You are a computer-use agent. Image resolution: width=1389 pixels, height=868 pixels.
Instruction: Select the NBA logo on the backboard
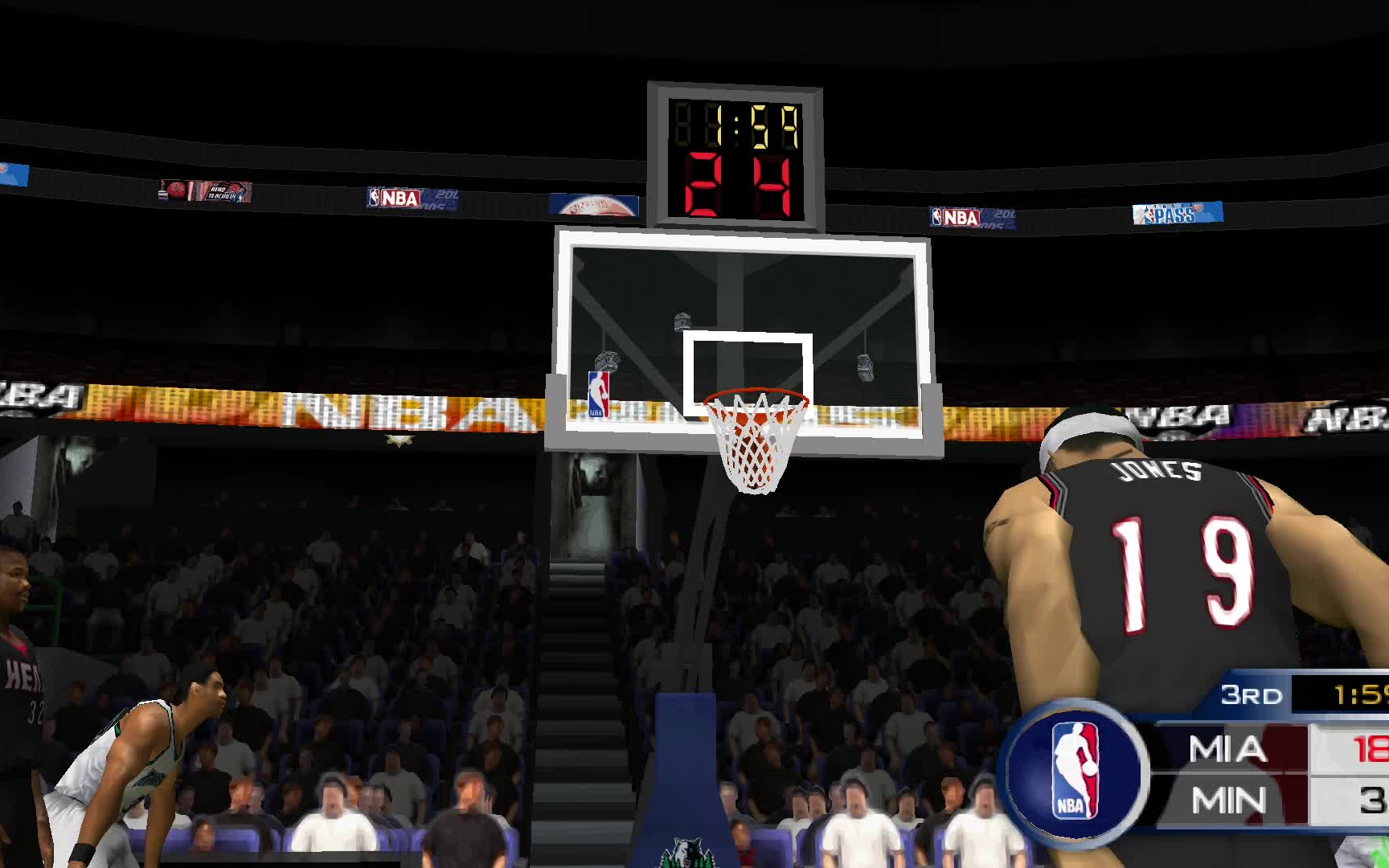(x=598, y=395)
